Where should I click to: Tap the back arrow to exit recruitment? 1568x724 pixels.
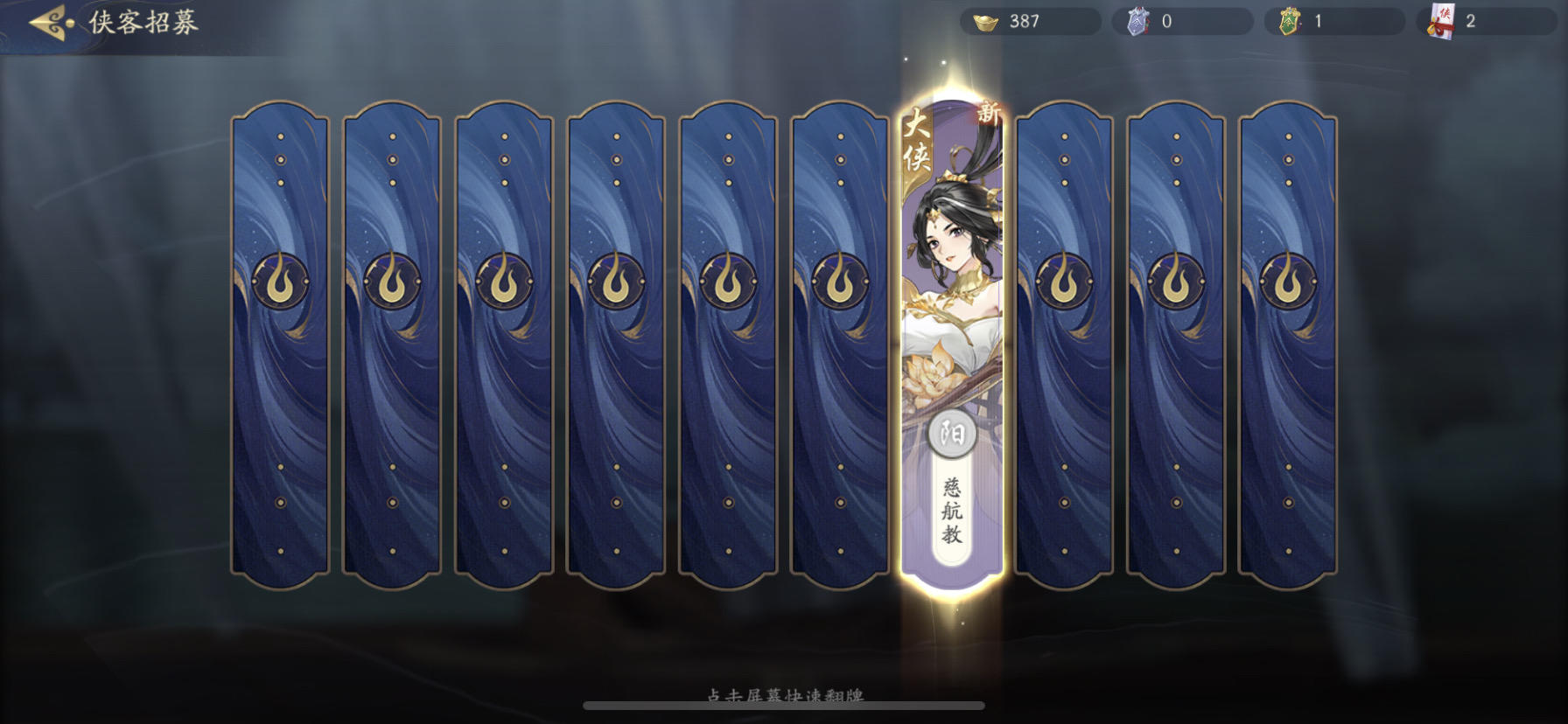click(x=48, y=21)
